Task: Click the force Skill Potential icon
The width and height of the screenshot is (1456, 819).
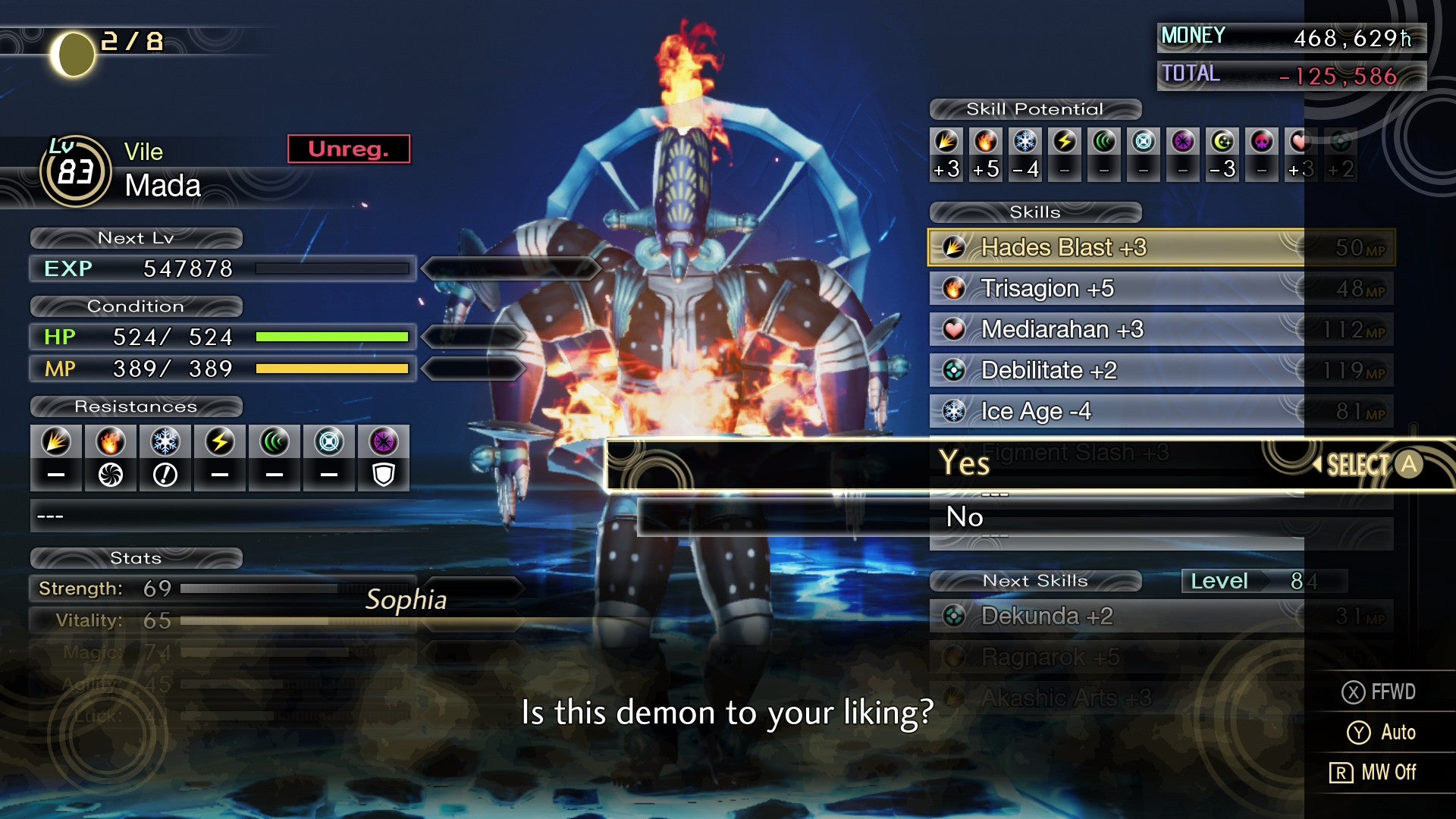Action: (x=1103, y=140)
